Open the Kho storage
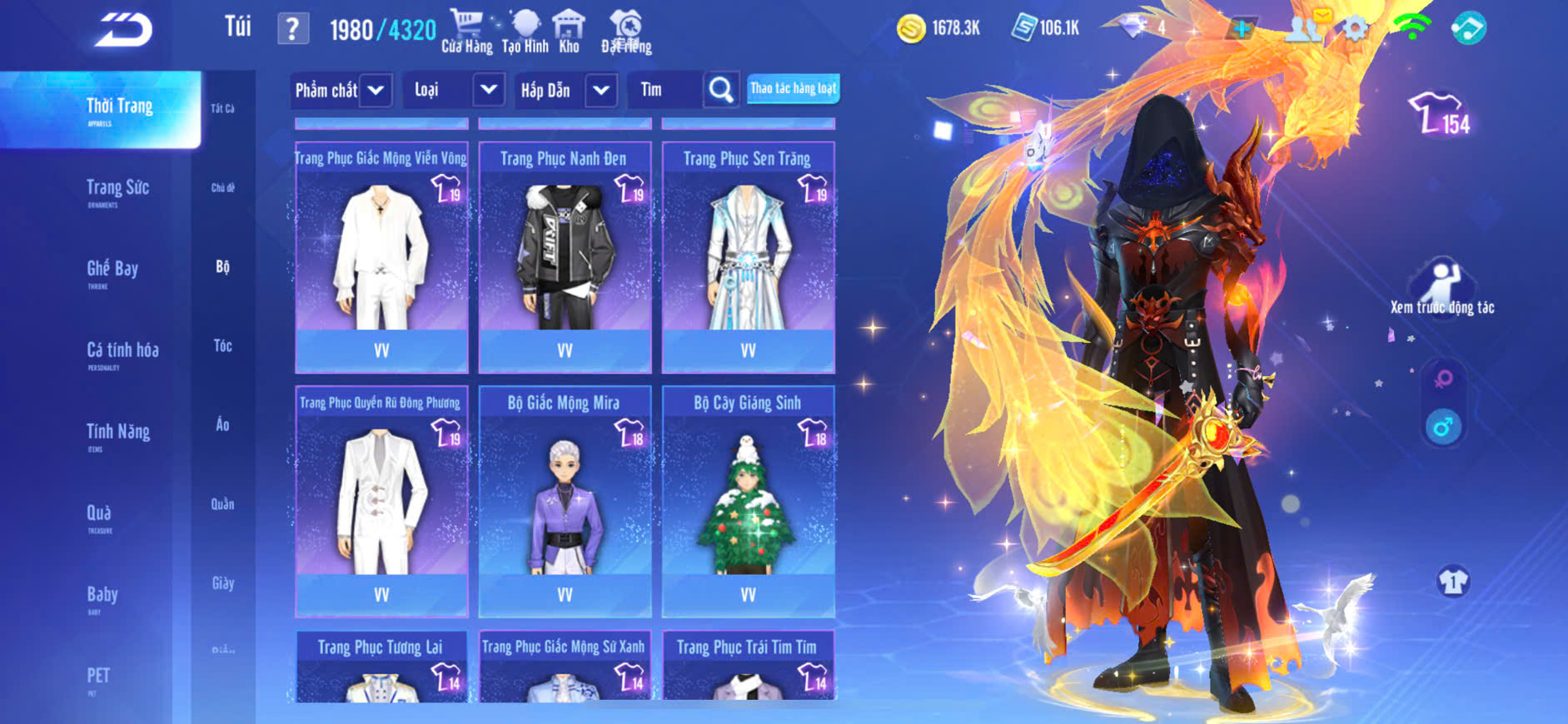Viewport: 1568px width, 724px height. click(569, 32)
